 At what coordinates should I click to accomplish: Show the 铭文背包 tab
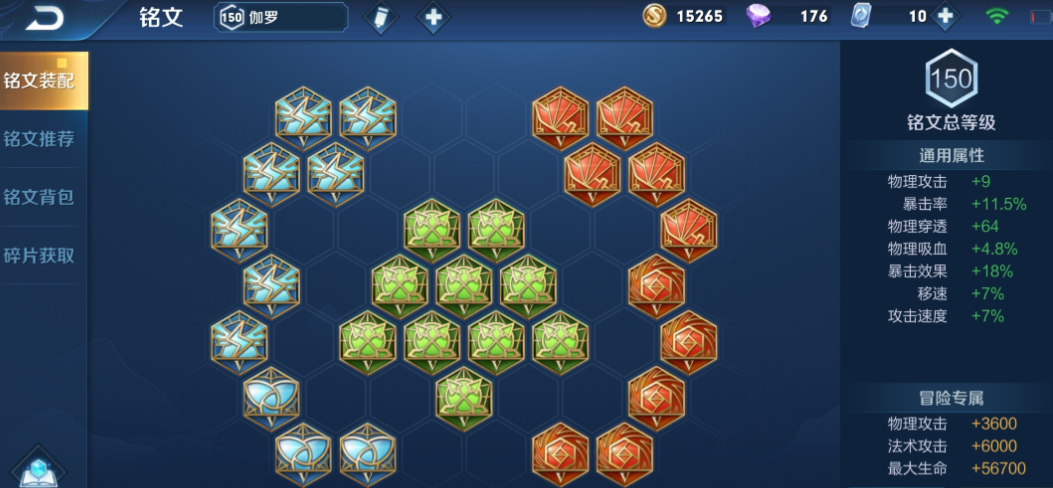[40, 197]
